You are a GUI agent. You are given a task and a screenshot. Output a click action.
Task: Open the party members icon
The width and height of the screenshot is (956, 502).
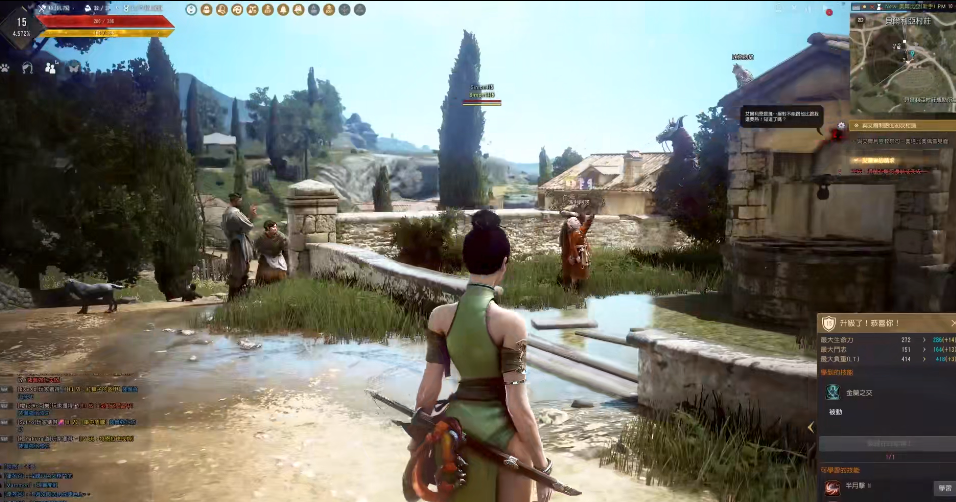51,68
